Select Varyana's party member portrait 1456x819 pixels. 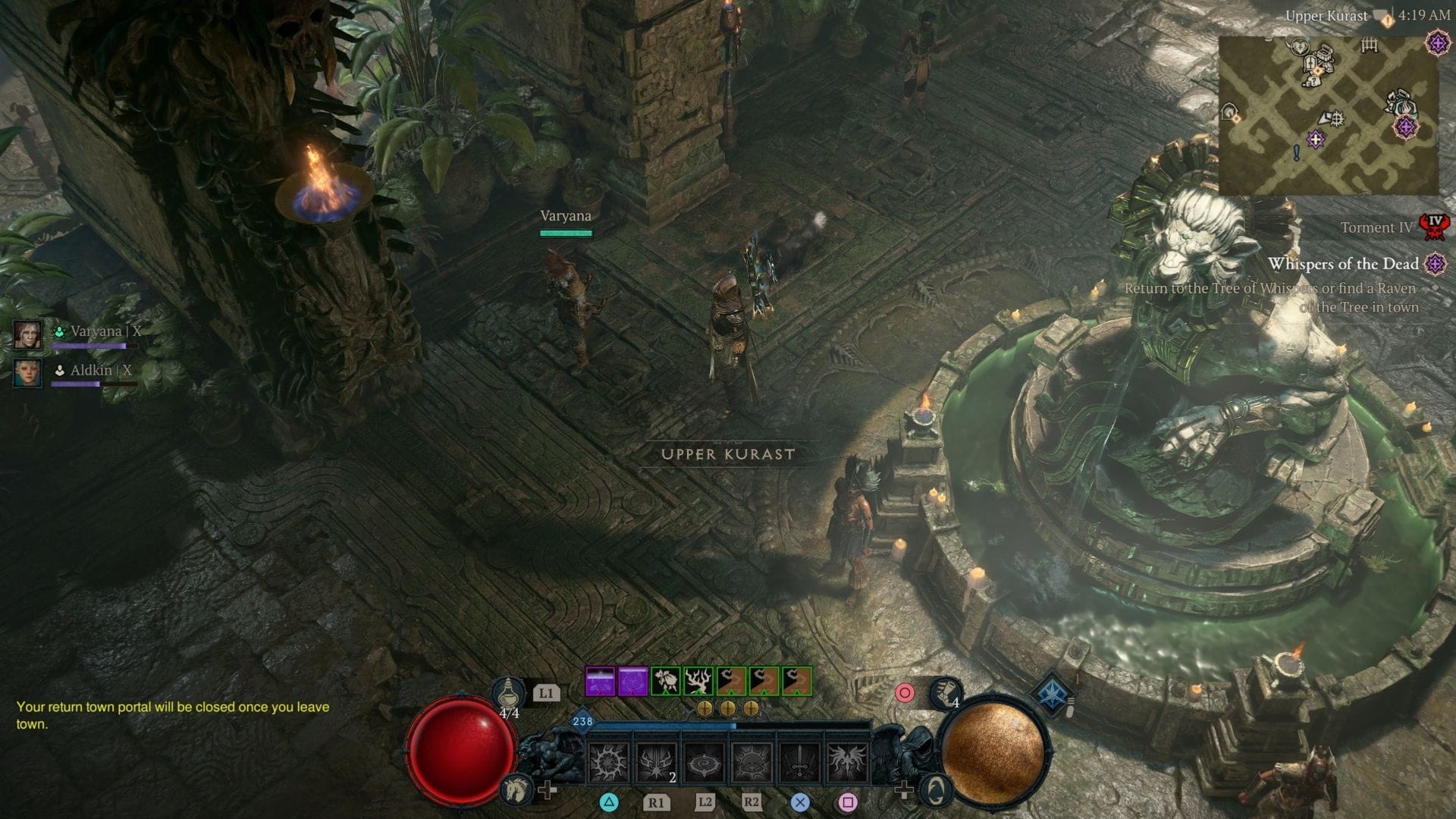(x=27, y=334)
